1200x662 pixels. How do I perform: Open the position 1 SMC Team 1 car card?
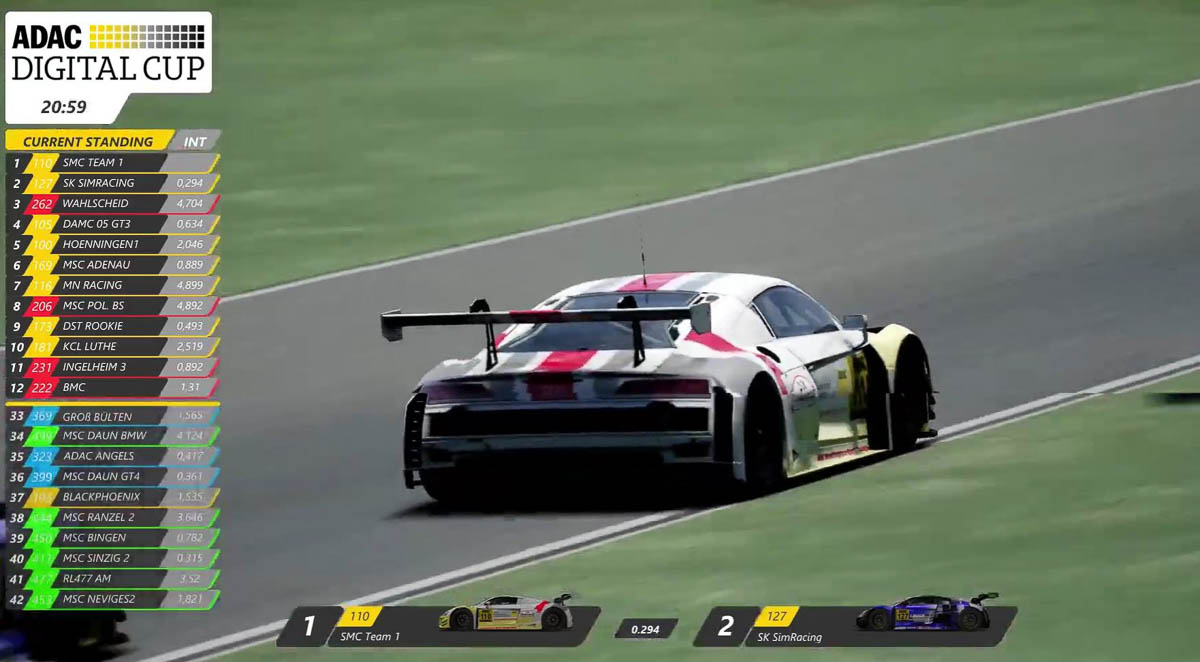click(x=440, y=625)
